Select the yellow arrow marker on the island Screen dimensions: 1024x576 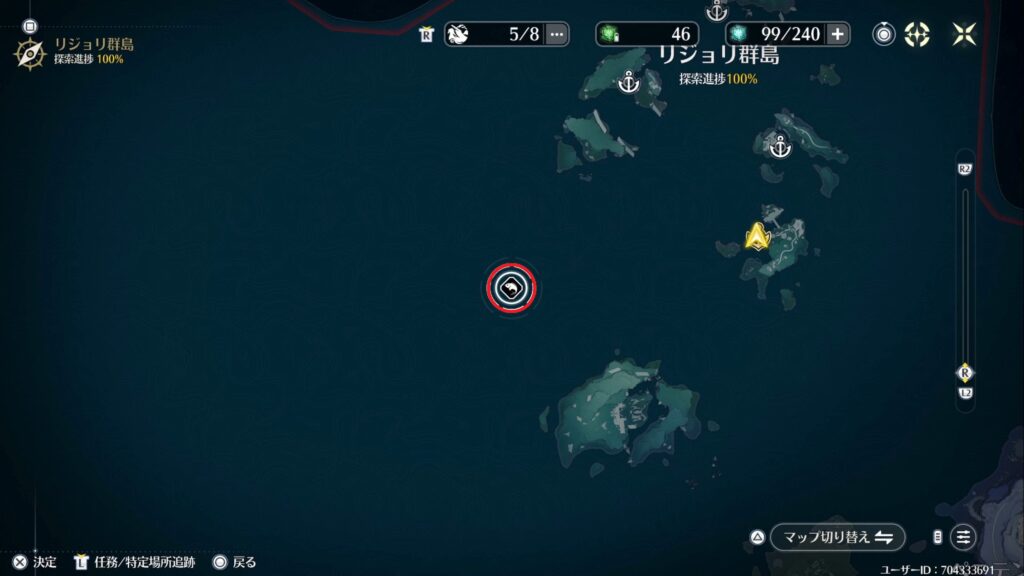point(756,237)
